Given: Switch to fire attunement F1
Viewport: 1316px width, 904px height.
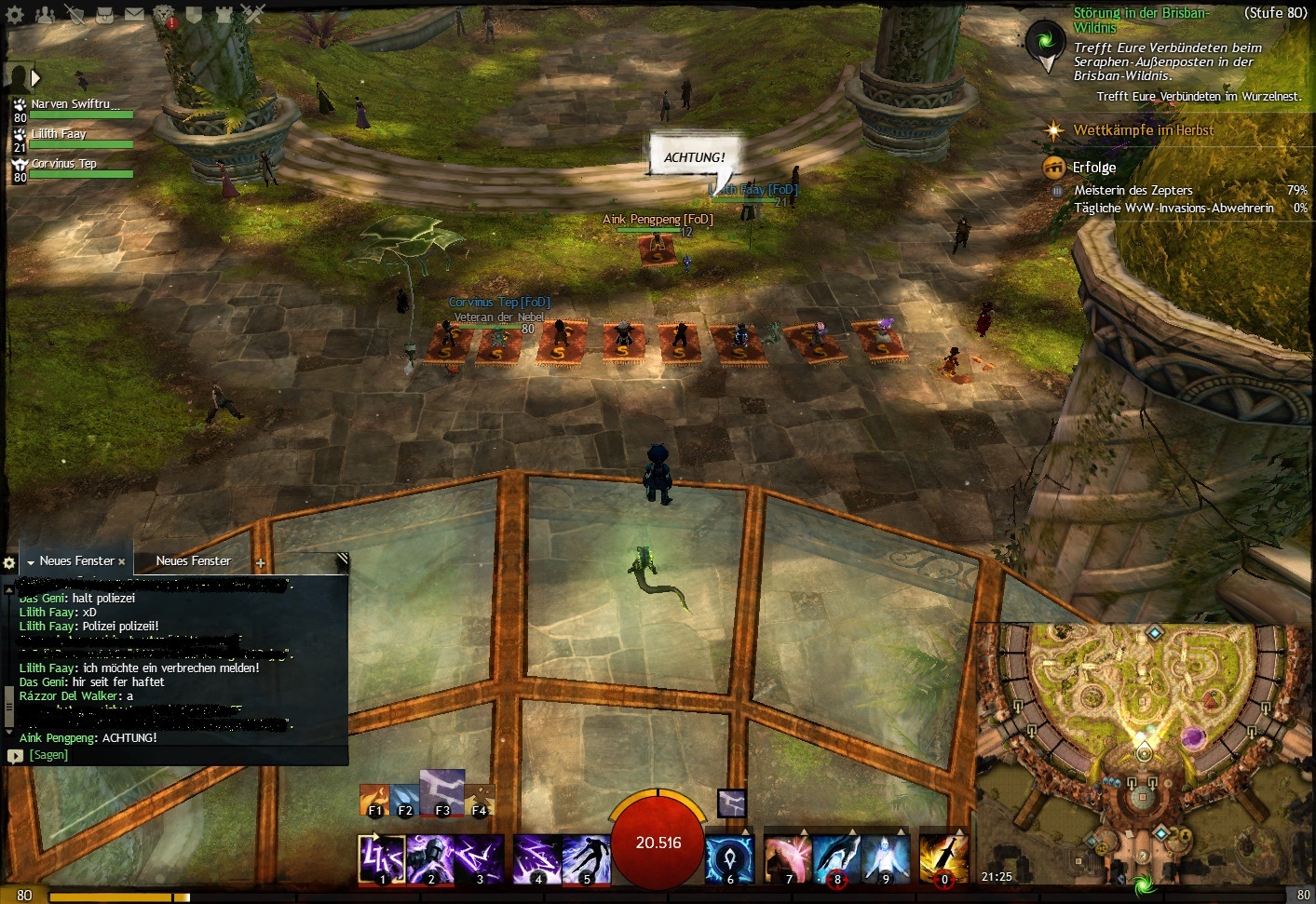Looking at the screenshot, I should (x=374, y=801).
